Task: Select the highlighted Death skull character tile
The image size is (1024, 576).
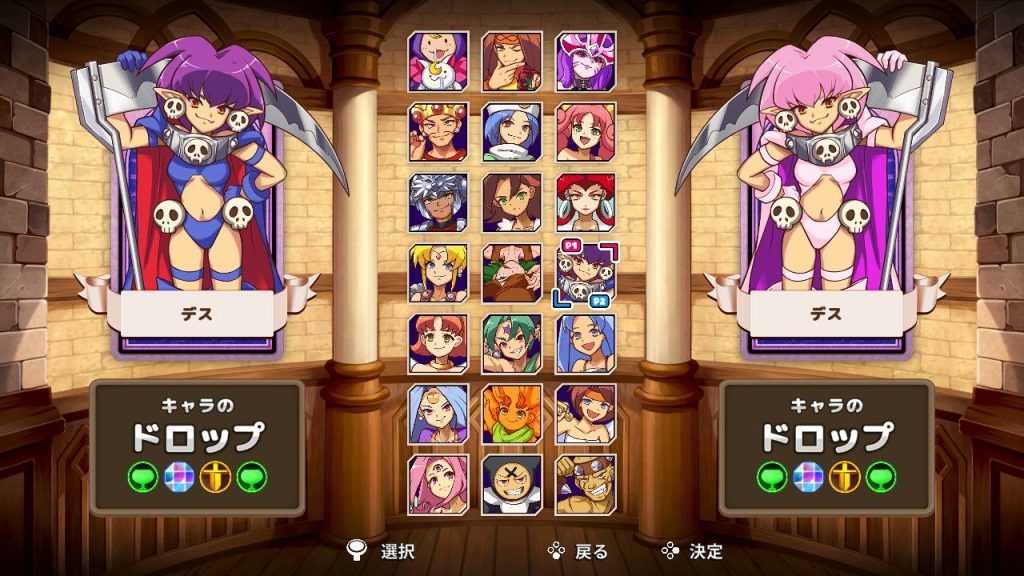Action: click(586, 273)
